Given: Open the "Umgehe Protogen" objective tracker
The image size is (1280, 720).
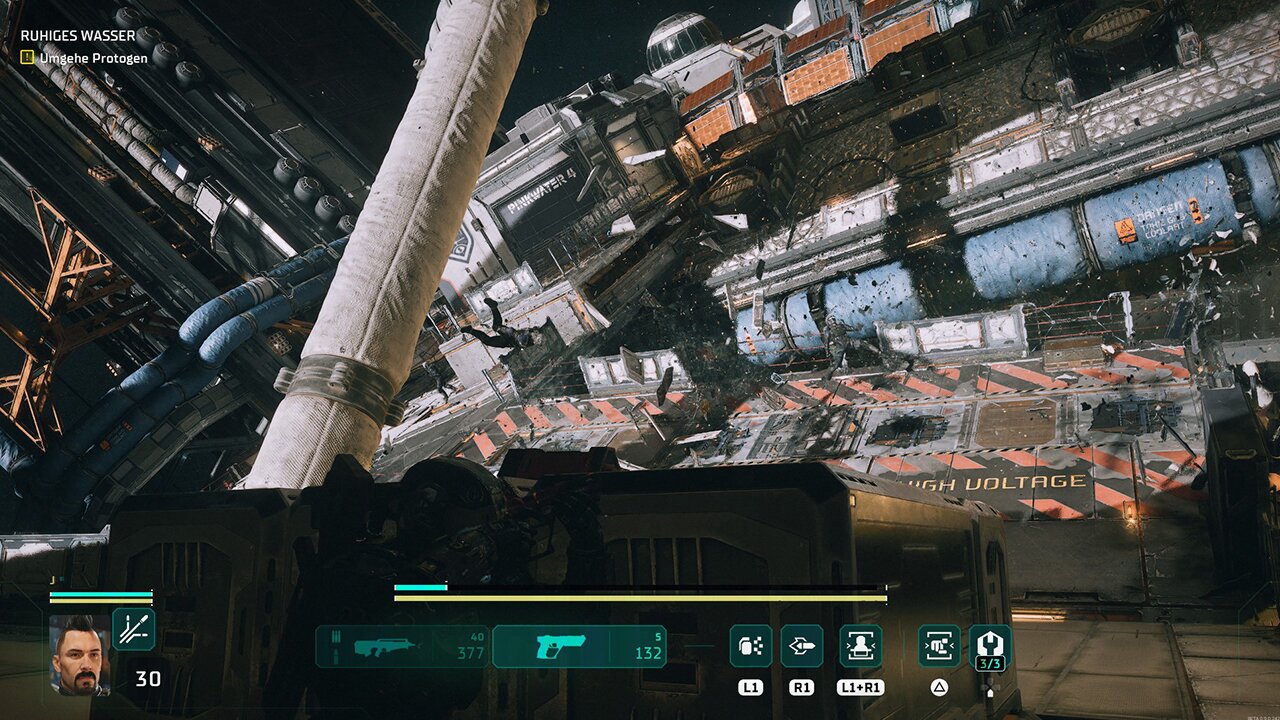Looking at the screenshot, I should [93, 58].
